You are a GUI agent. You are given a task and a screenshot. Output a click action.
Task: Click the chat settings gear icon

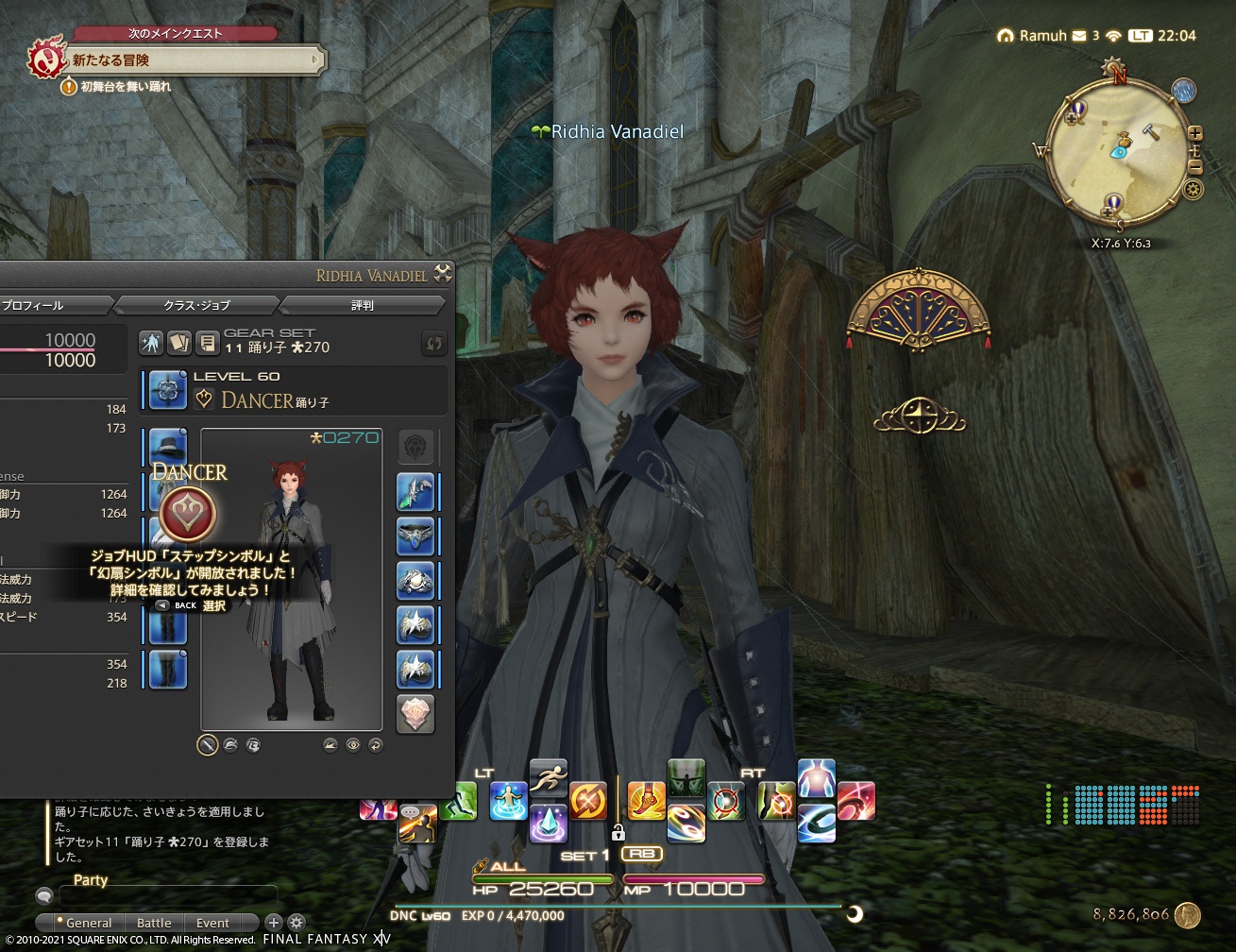click(296, 923)
